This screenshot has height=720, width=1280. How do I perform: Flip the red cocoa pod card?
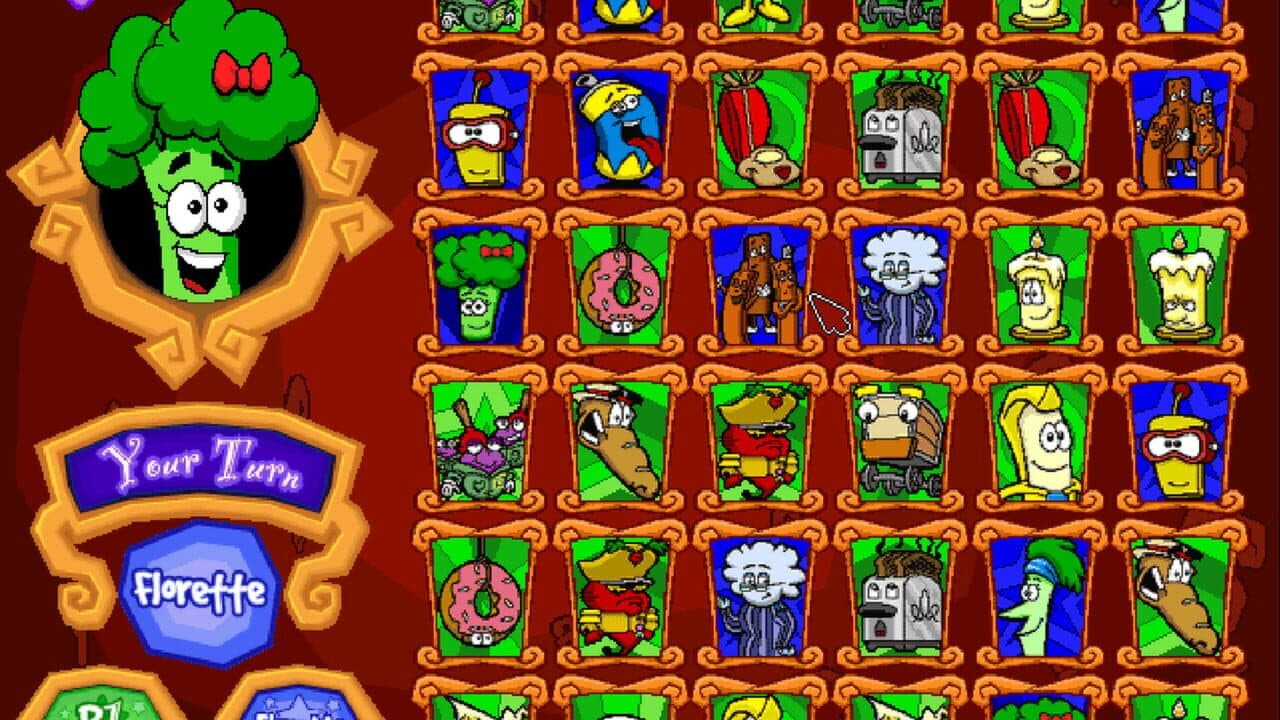[x=765, y=130]
